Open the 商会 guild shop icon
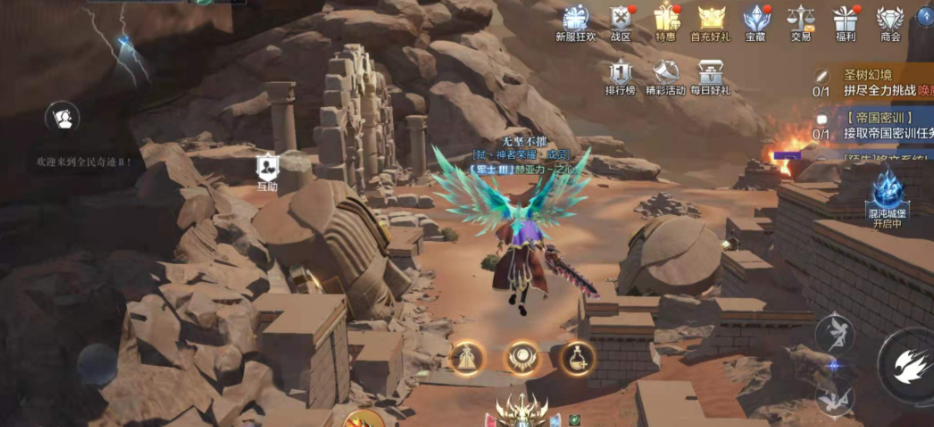Viewport: 934px width, 427px height. coord(889,20)
